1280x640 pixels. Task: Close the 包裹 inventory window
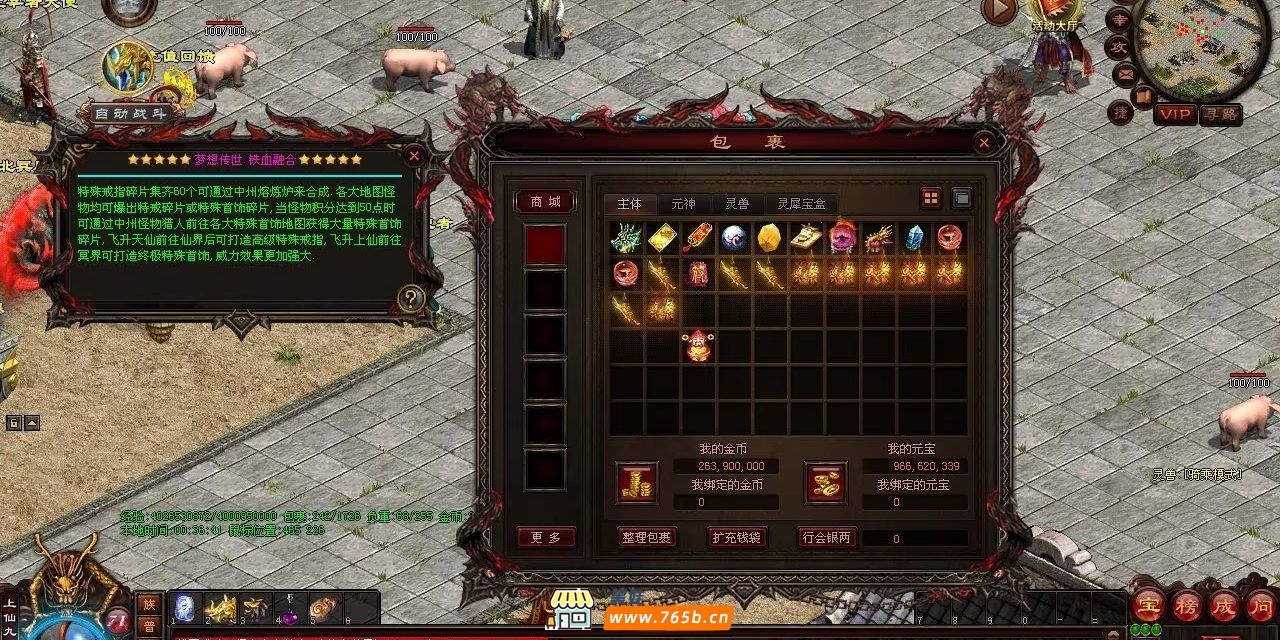pyautogui.click(x=984, y=143)
